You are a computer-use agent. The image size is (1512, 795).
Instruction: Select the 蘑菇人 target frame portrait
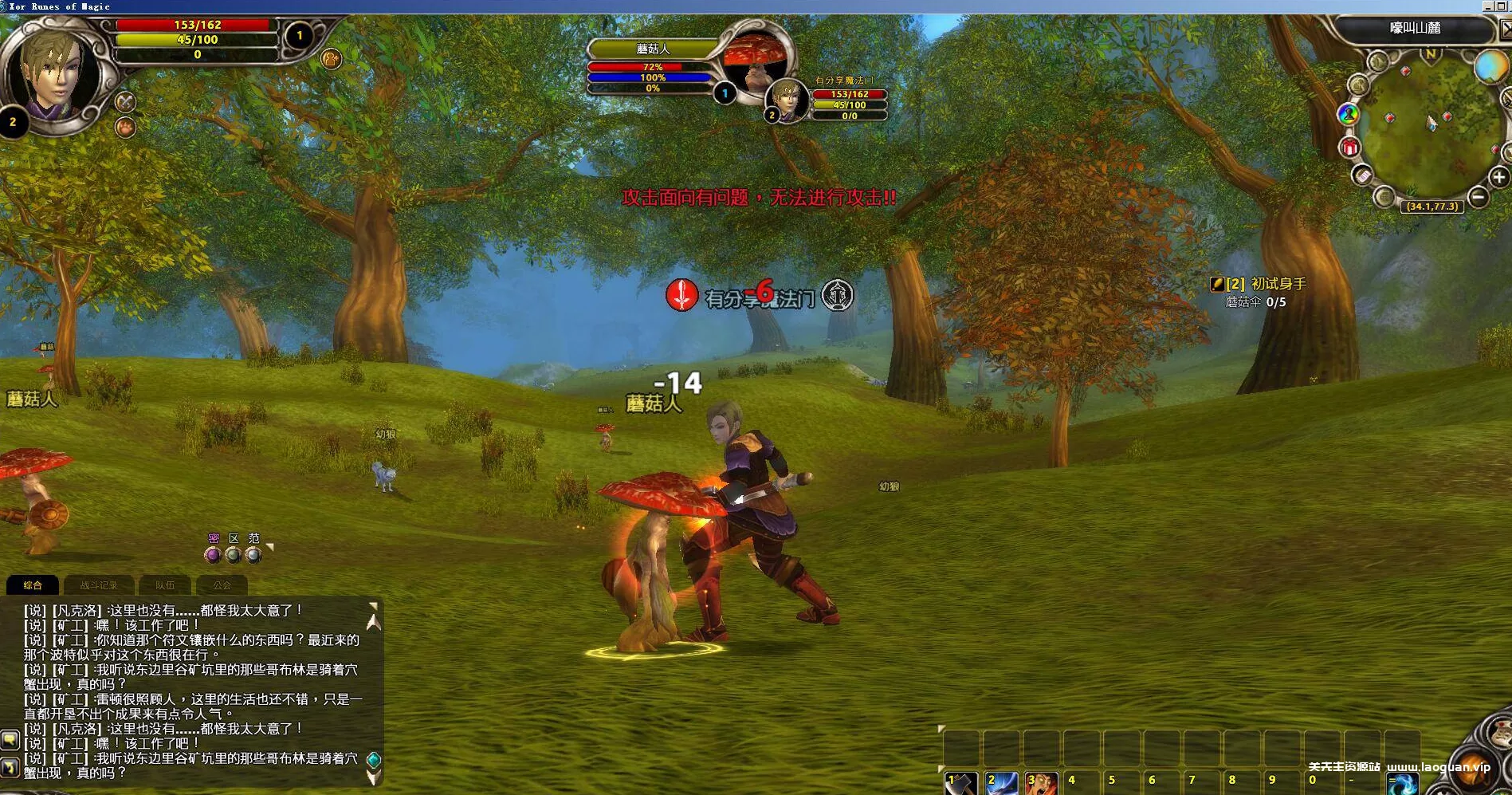pos(753,64)
